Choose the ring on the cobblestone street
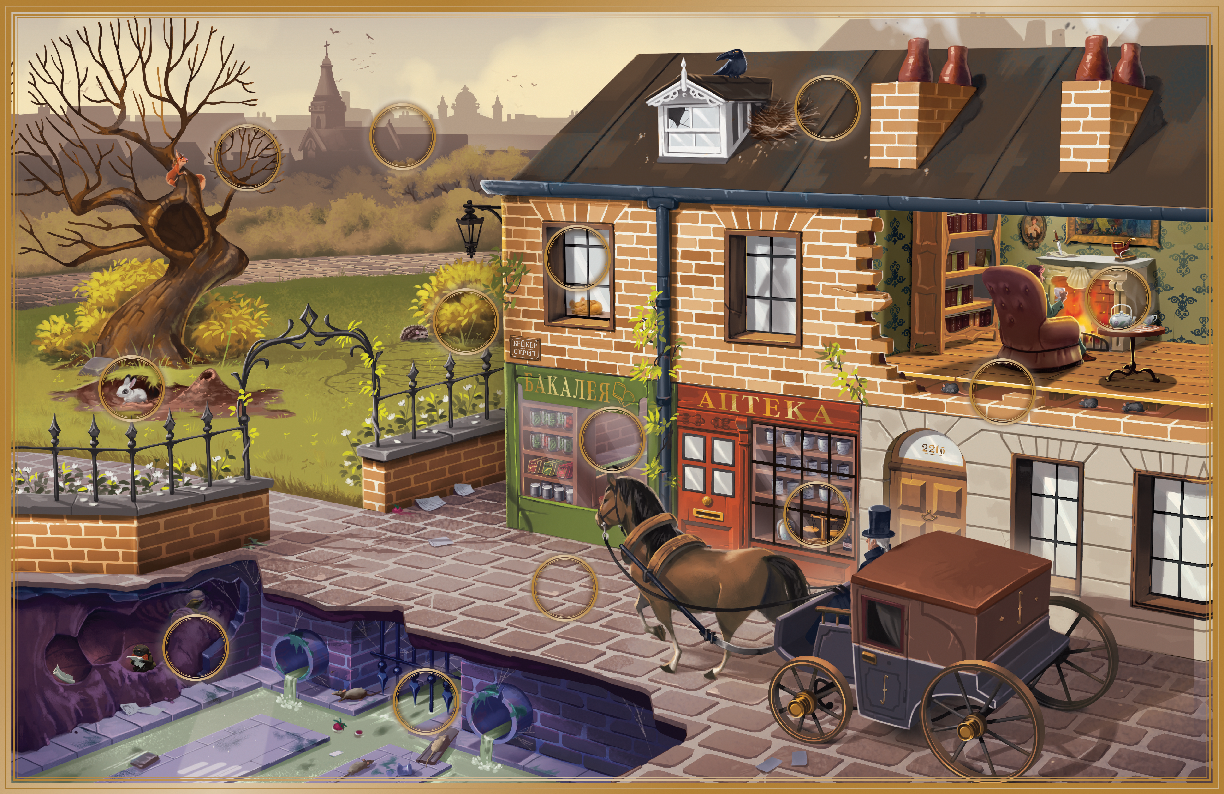This screenshot has width=1224, height=794. pos(564,587)
